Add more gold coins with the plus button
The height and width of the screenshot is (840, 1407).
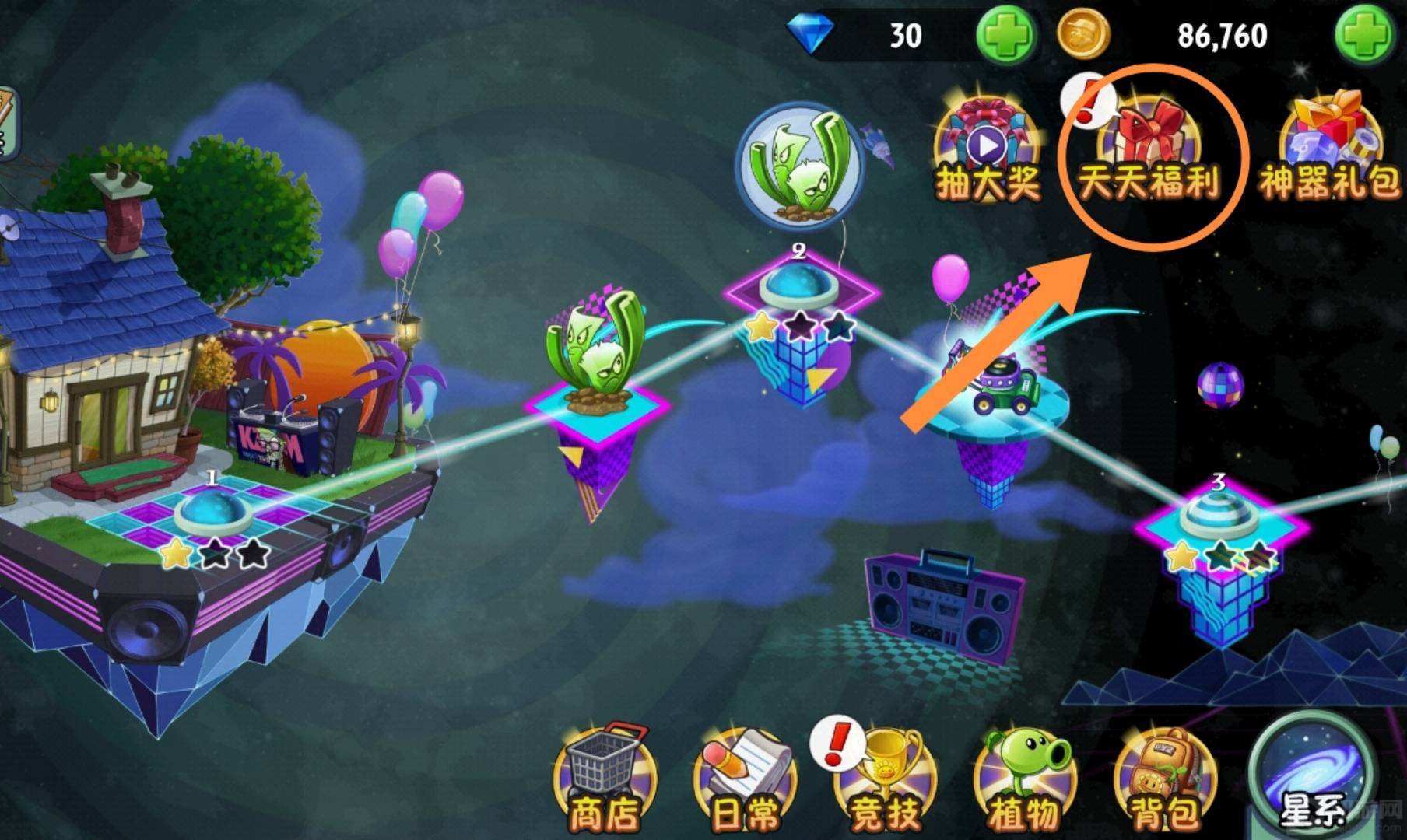pos(1363,34)
